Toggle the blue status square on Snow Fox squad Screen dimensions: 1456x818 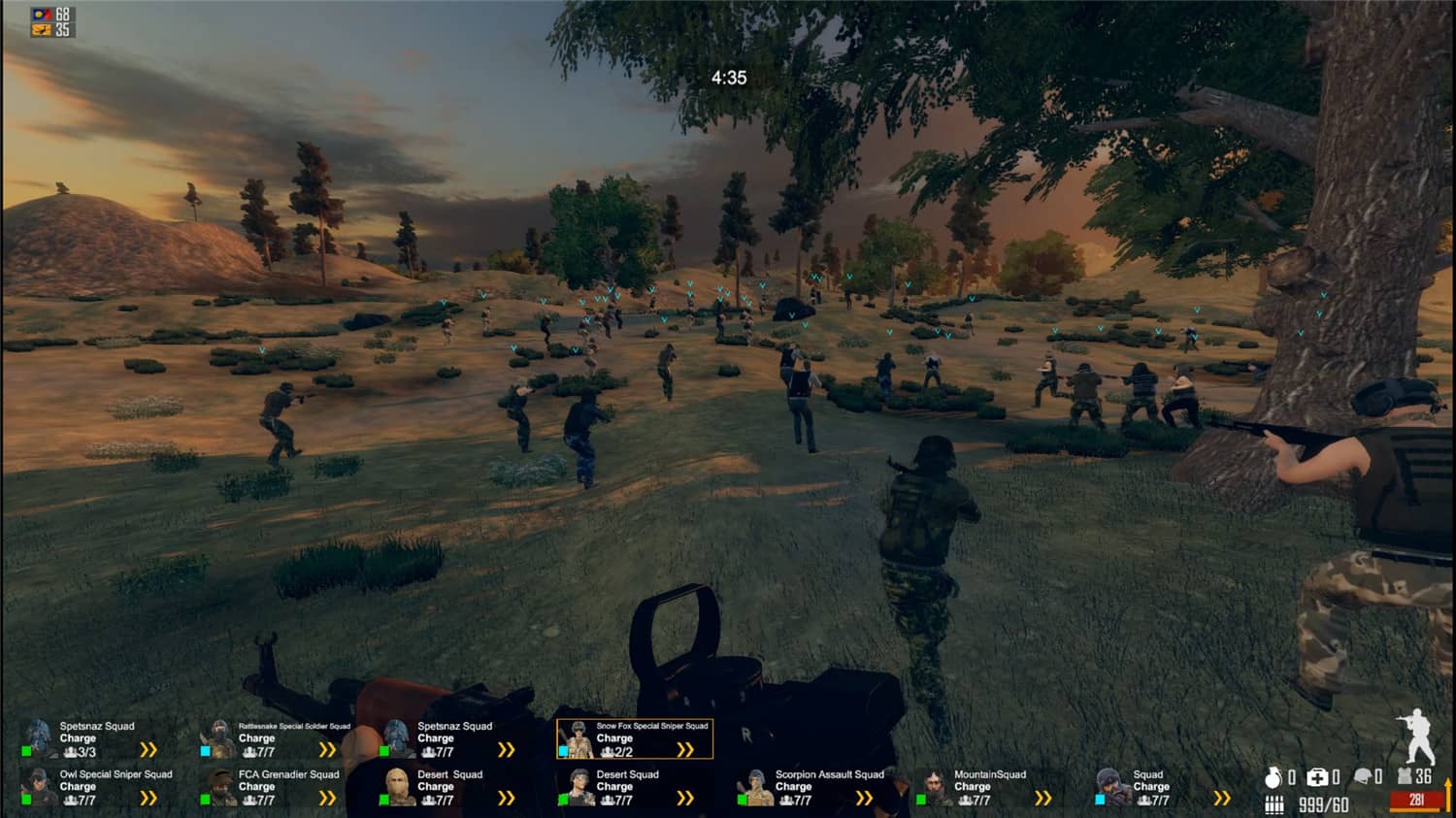[565, 750]
